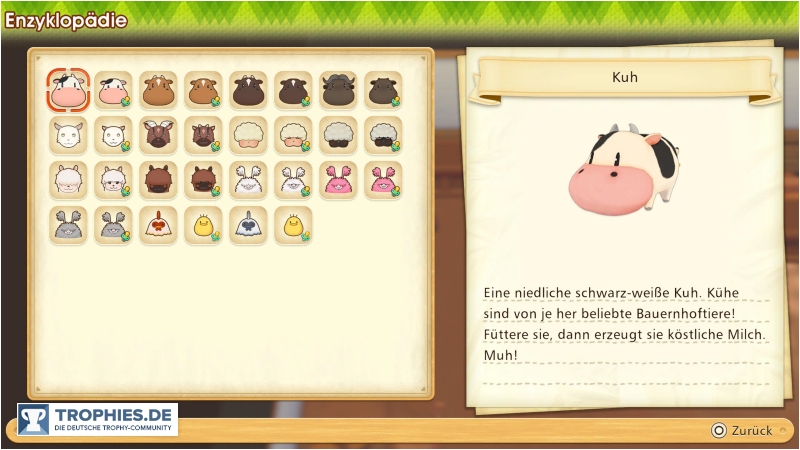
Task: Open the dark brown adult cow entry
Action: pos(248,91)
